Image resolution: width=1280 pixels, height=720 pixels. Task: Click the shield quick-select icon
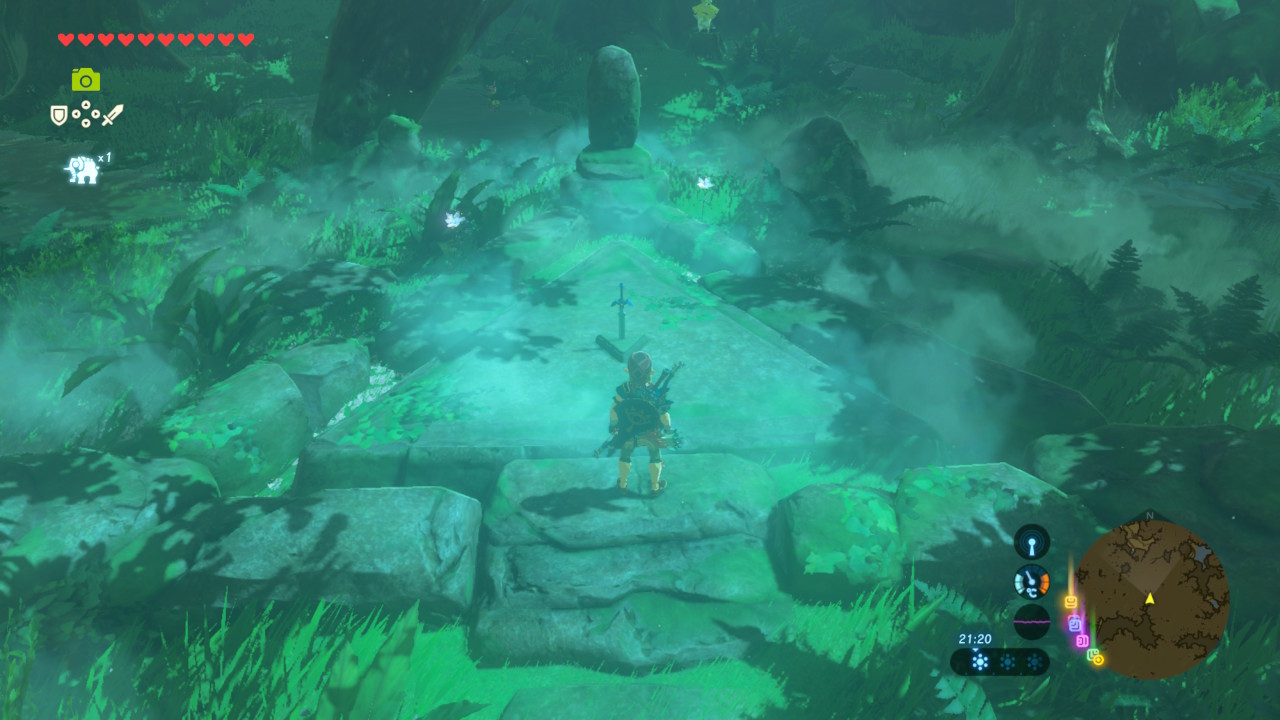point(59,115)
